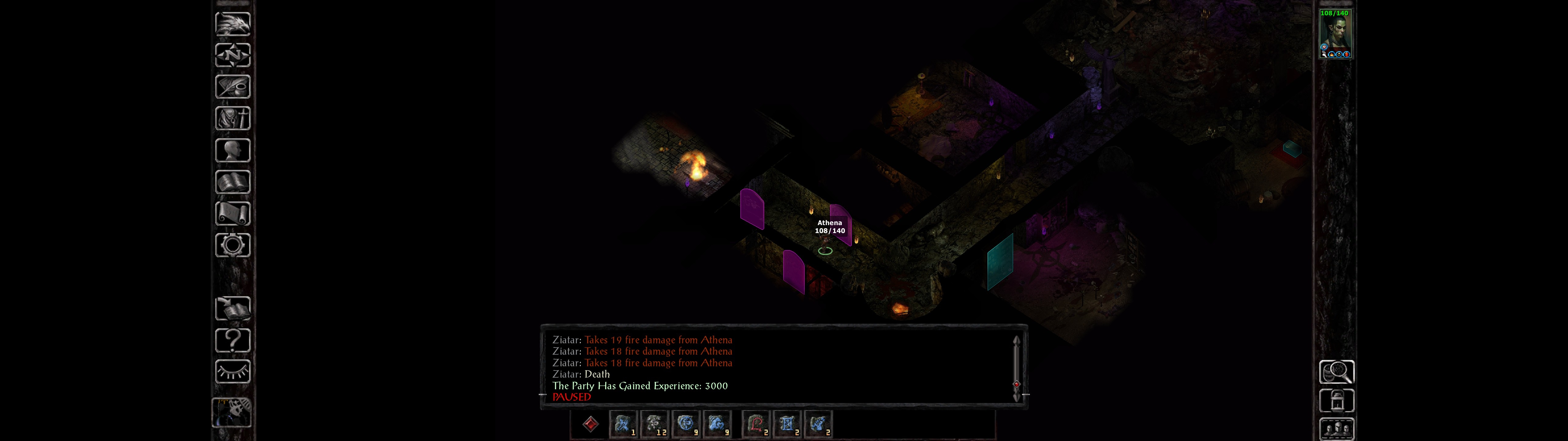Viewport: 1568px width, 441px height.
Task: Open help with the question mark button
Action: pyautogui.click(x=232, y=341)
